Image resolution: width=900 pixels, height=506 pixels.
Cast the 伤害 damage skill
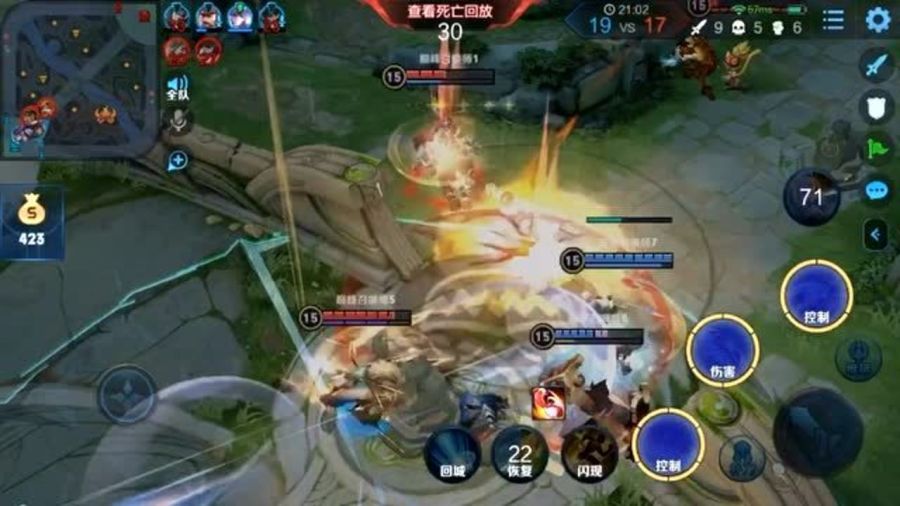(723, 348)
